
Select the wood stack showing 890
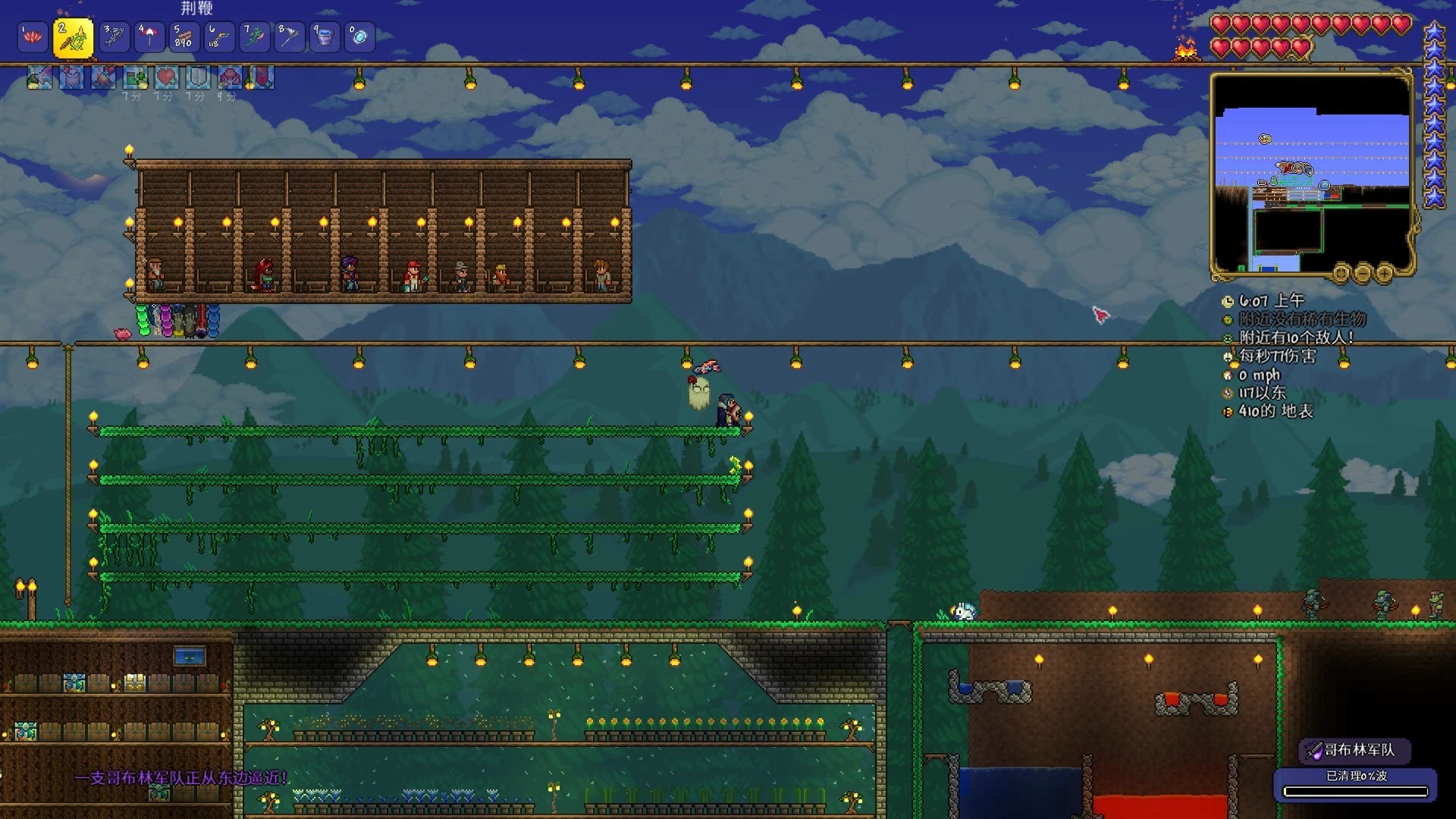click(x=184, y=36)
